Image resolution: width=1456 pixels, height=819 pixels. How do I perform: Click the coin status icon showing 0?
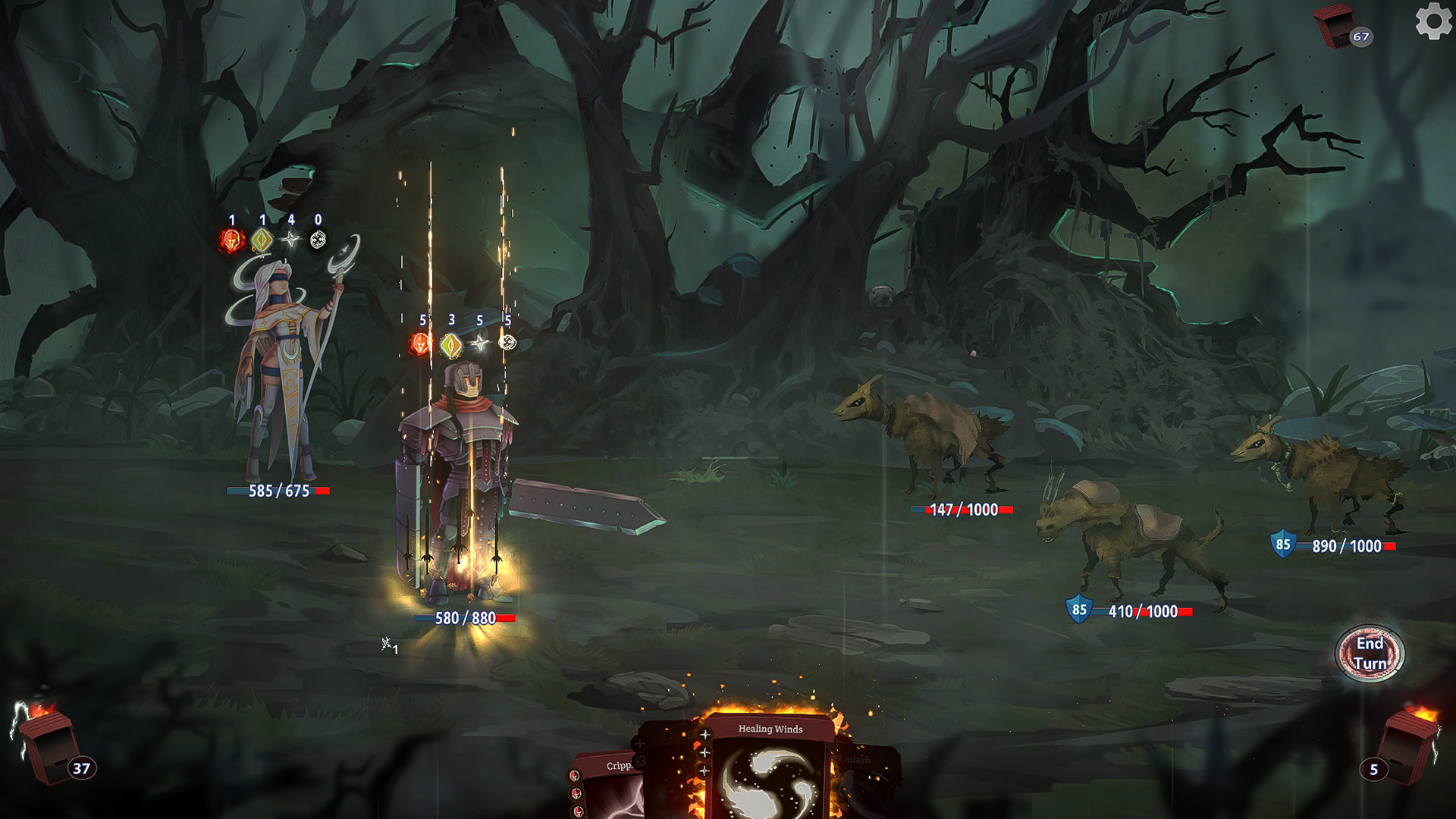318,239
